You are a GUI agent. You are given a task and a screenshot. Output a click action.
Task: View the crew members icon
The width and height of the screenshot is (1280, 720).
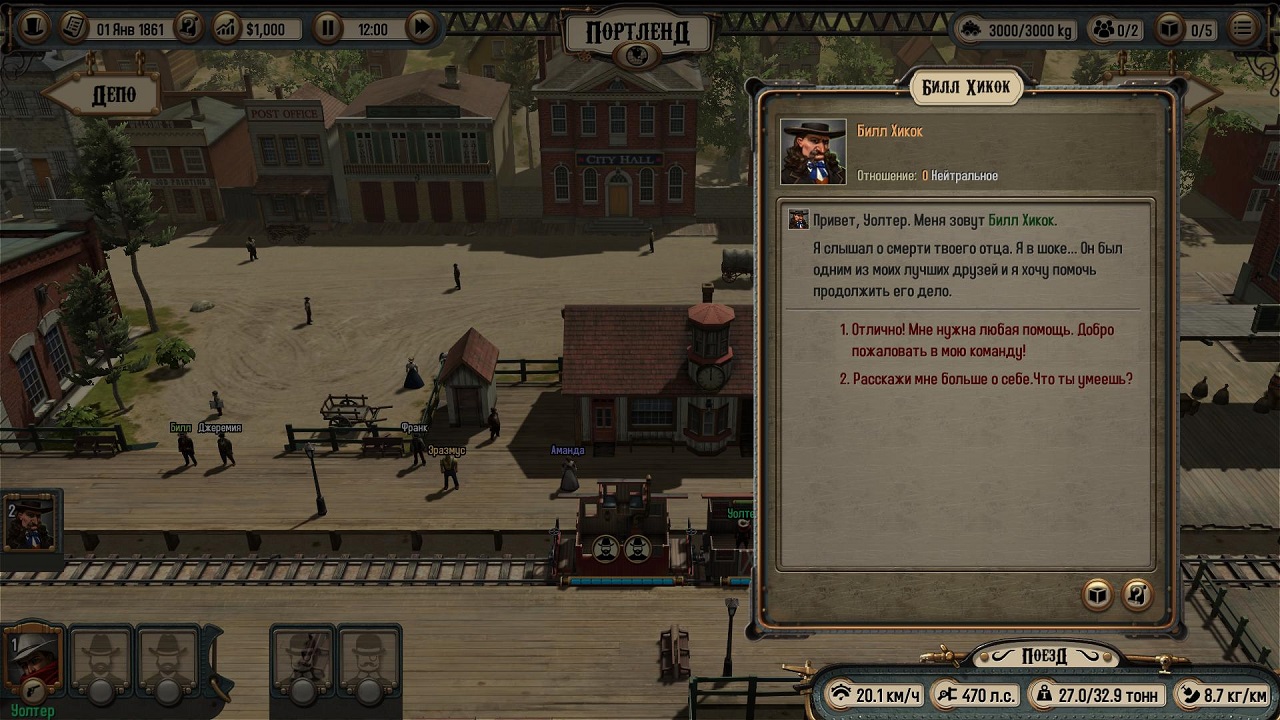click(x=1103, y=30)
